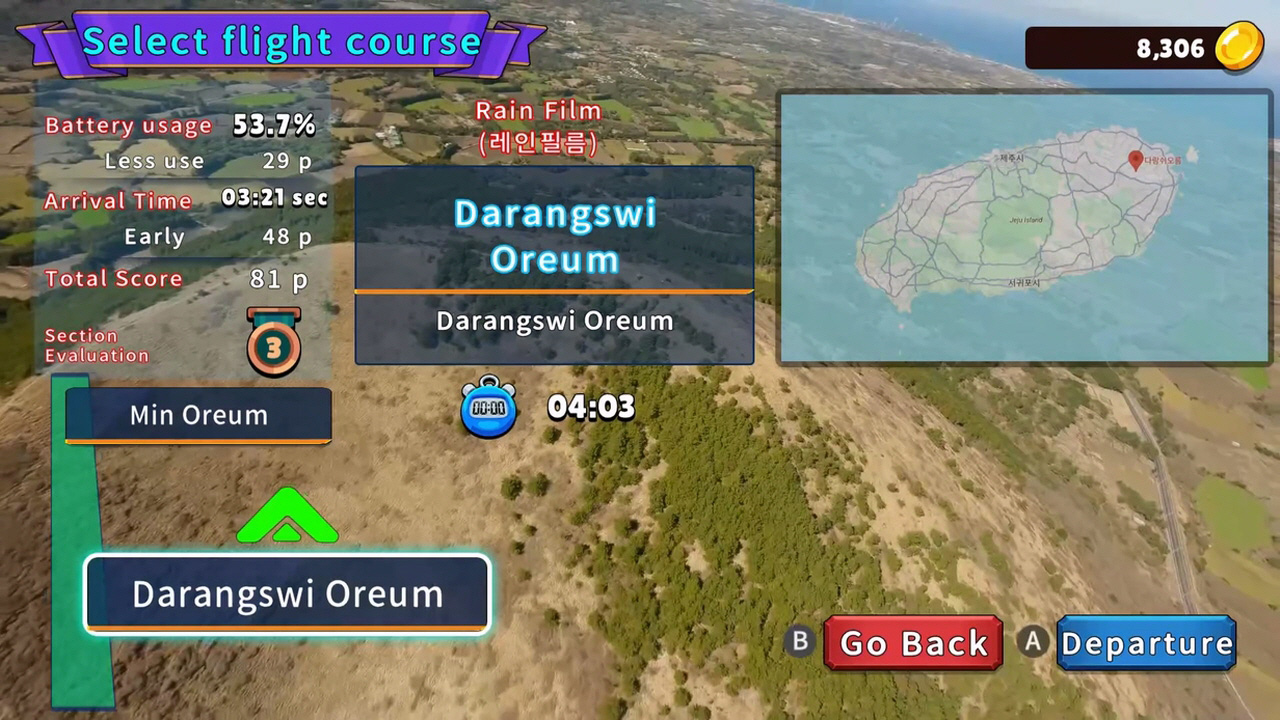Screen dimensions: 1280x720
Task: Select the Min Oreum course entry
Action: pos(198,415)
